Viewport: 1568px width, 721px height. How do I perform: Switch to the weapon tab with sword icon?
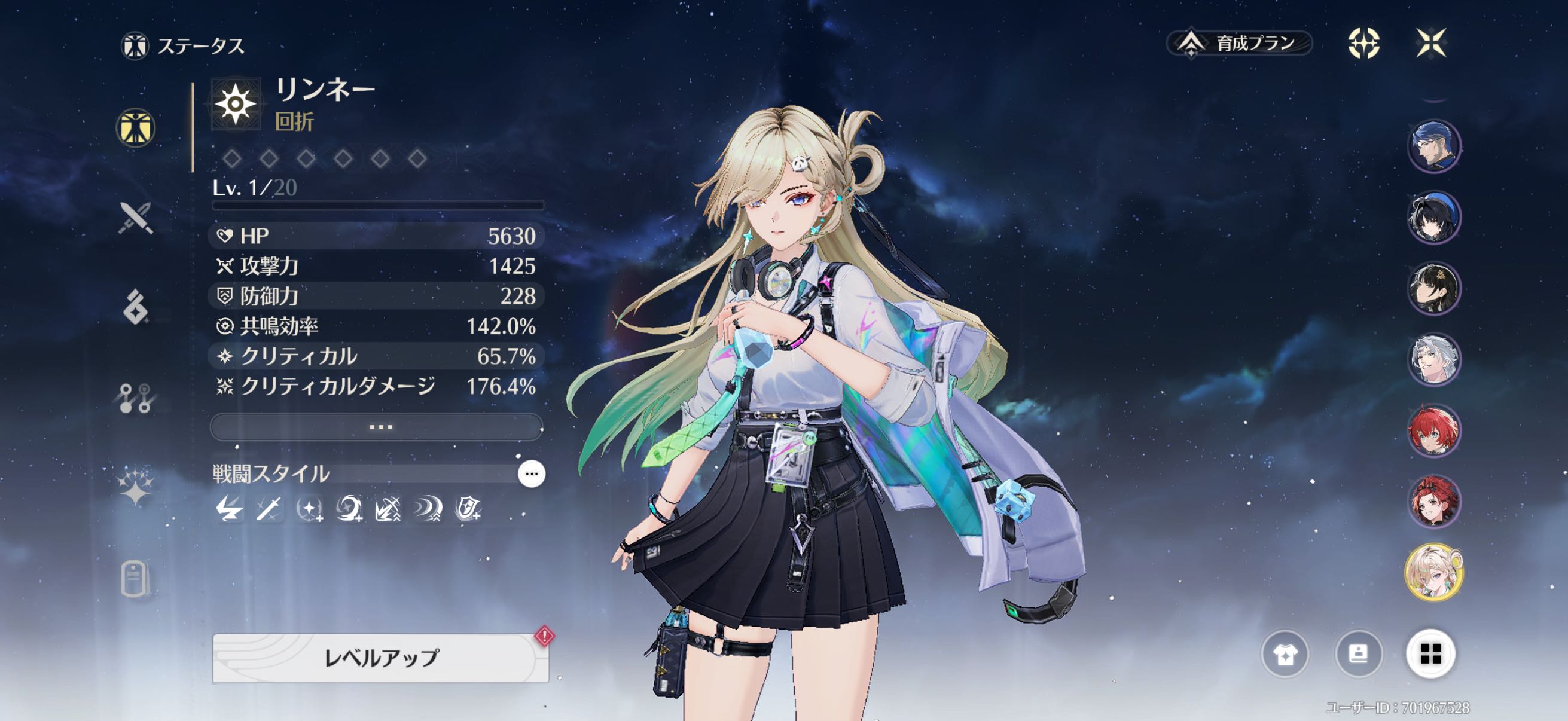[135, 218]
